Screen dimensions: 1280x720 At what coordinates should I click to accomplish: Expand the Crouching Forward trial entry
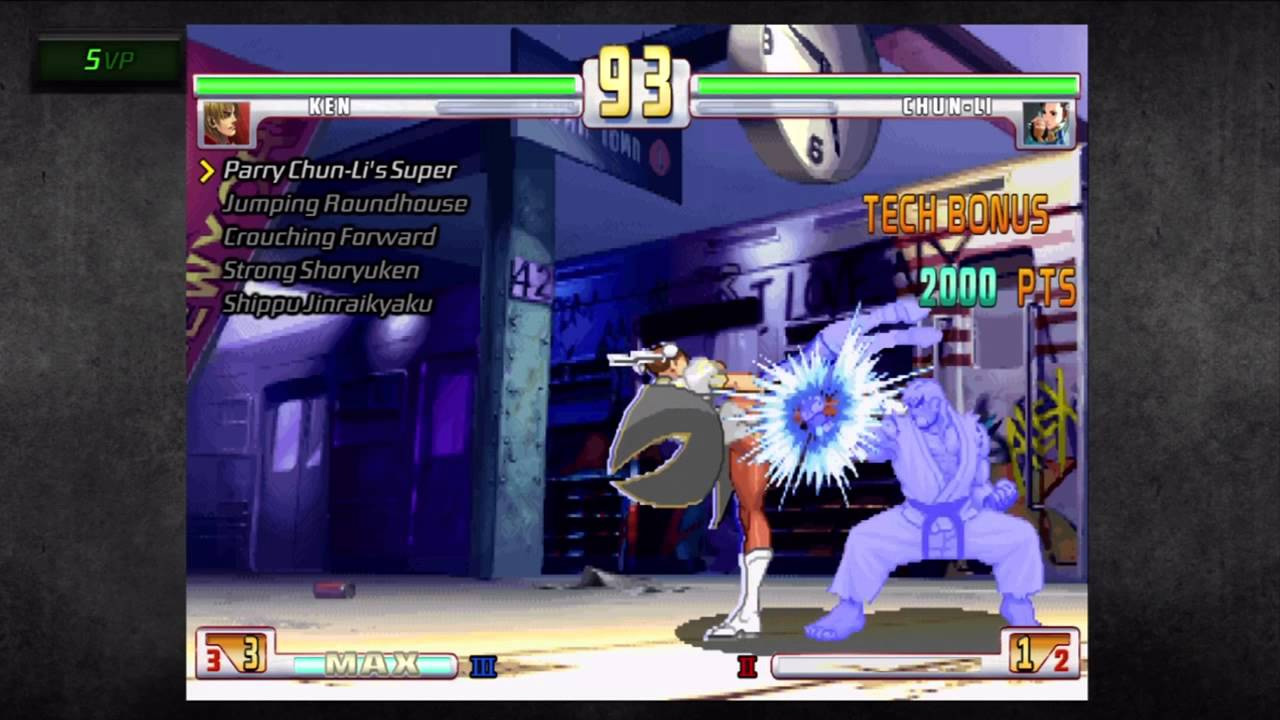330,238
